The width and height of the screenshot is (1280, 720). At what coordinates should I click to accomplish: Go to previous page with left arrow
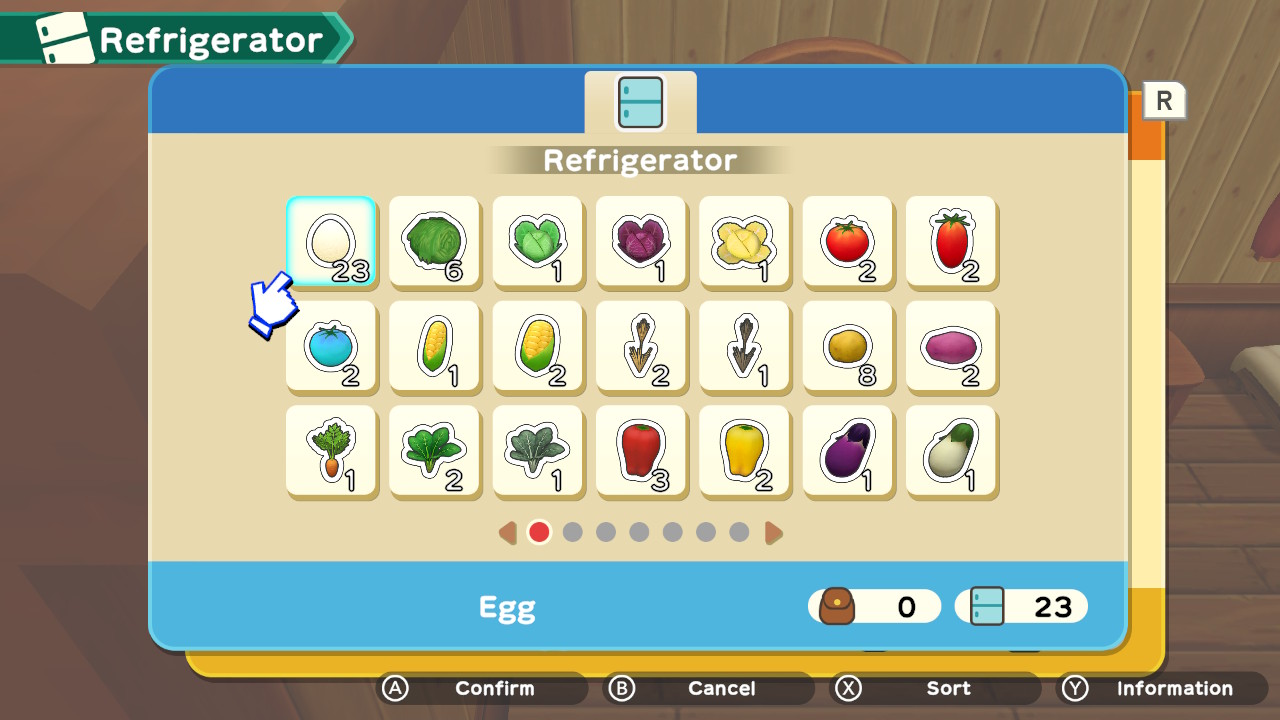(508, 533)
